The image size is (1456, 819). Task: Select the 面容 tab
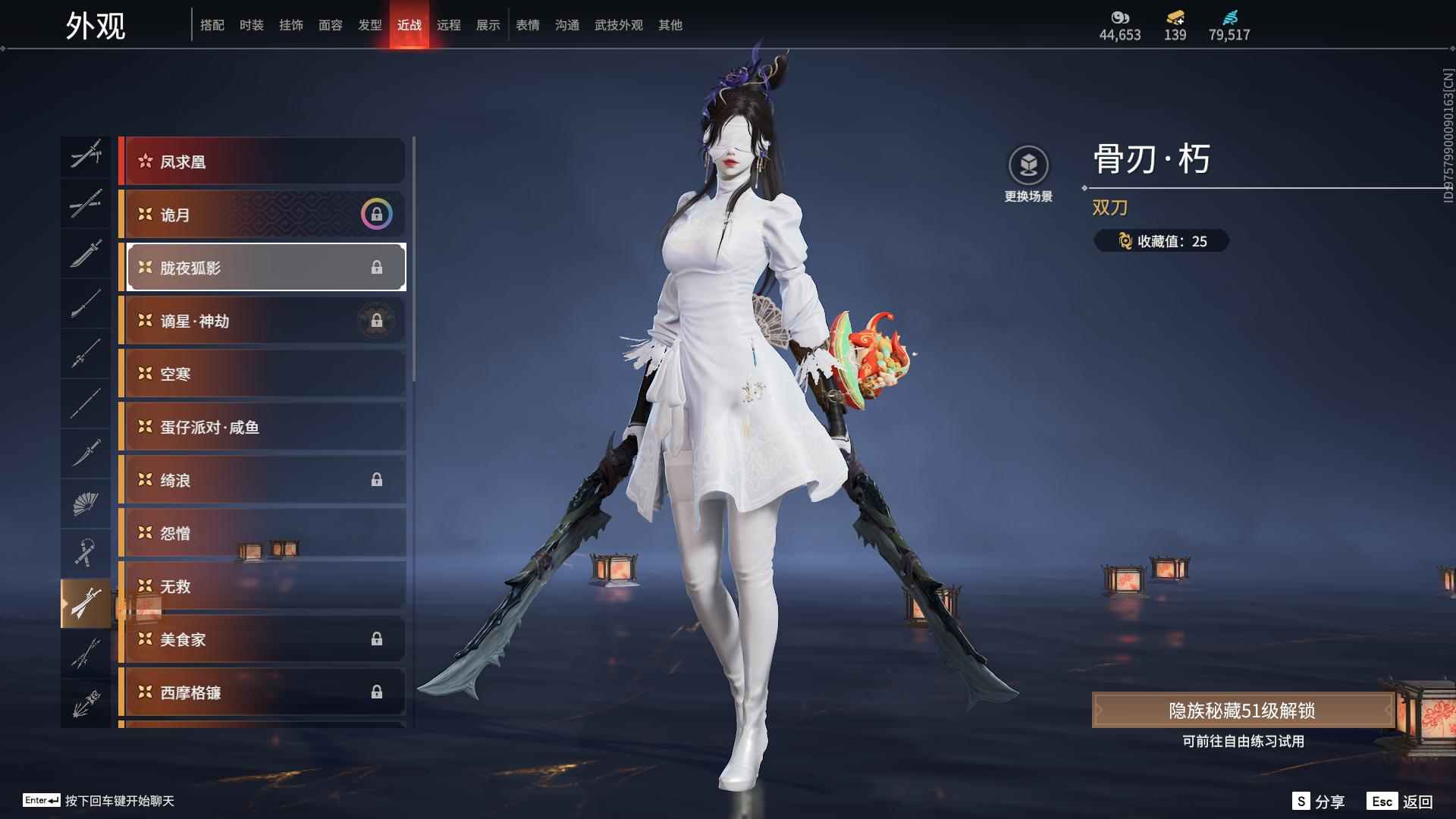pyautogui.click(x=330, y=25)
